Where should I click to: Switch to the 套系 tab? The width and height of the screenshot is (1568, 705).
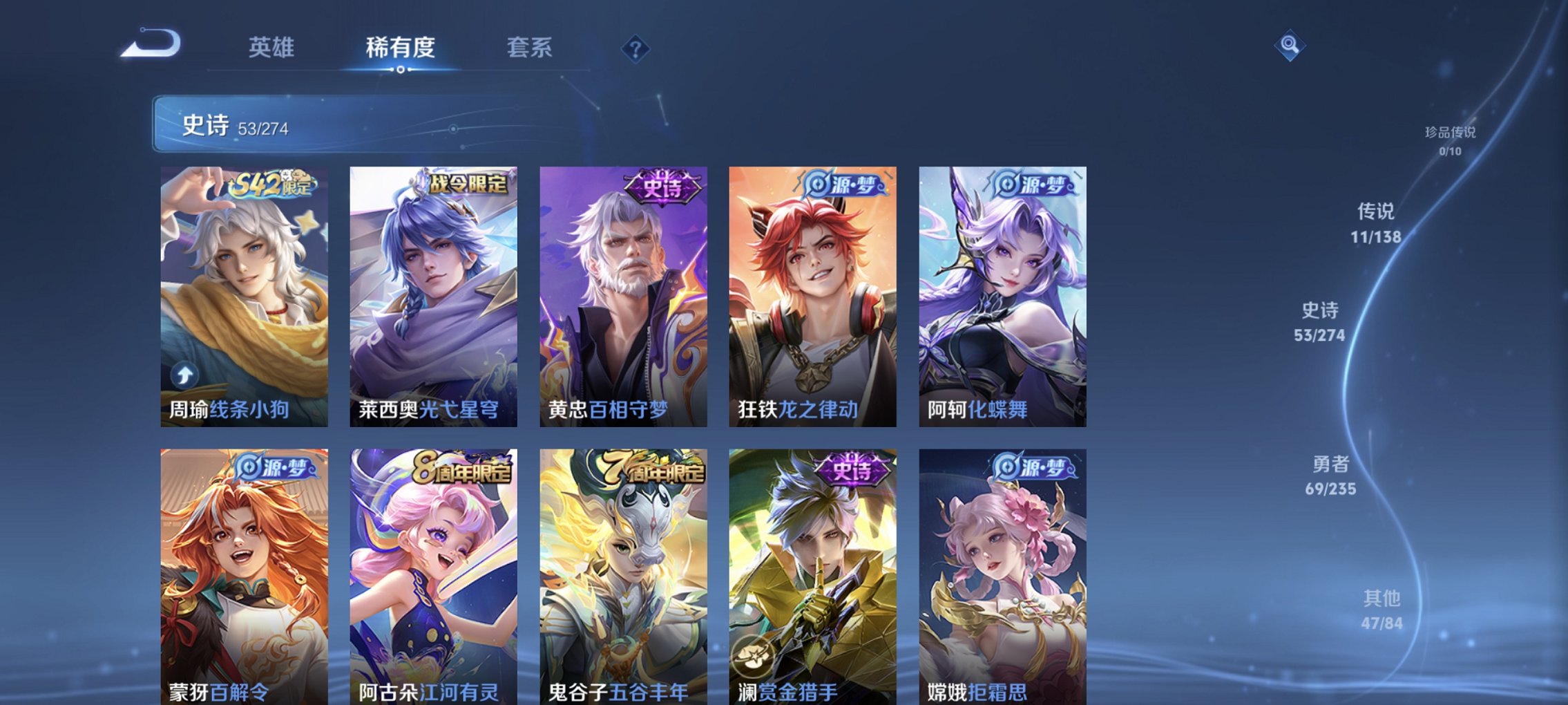[528, 48]
